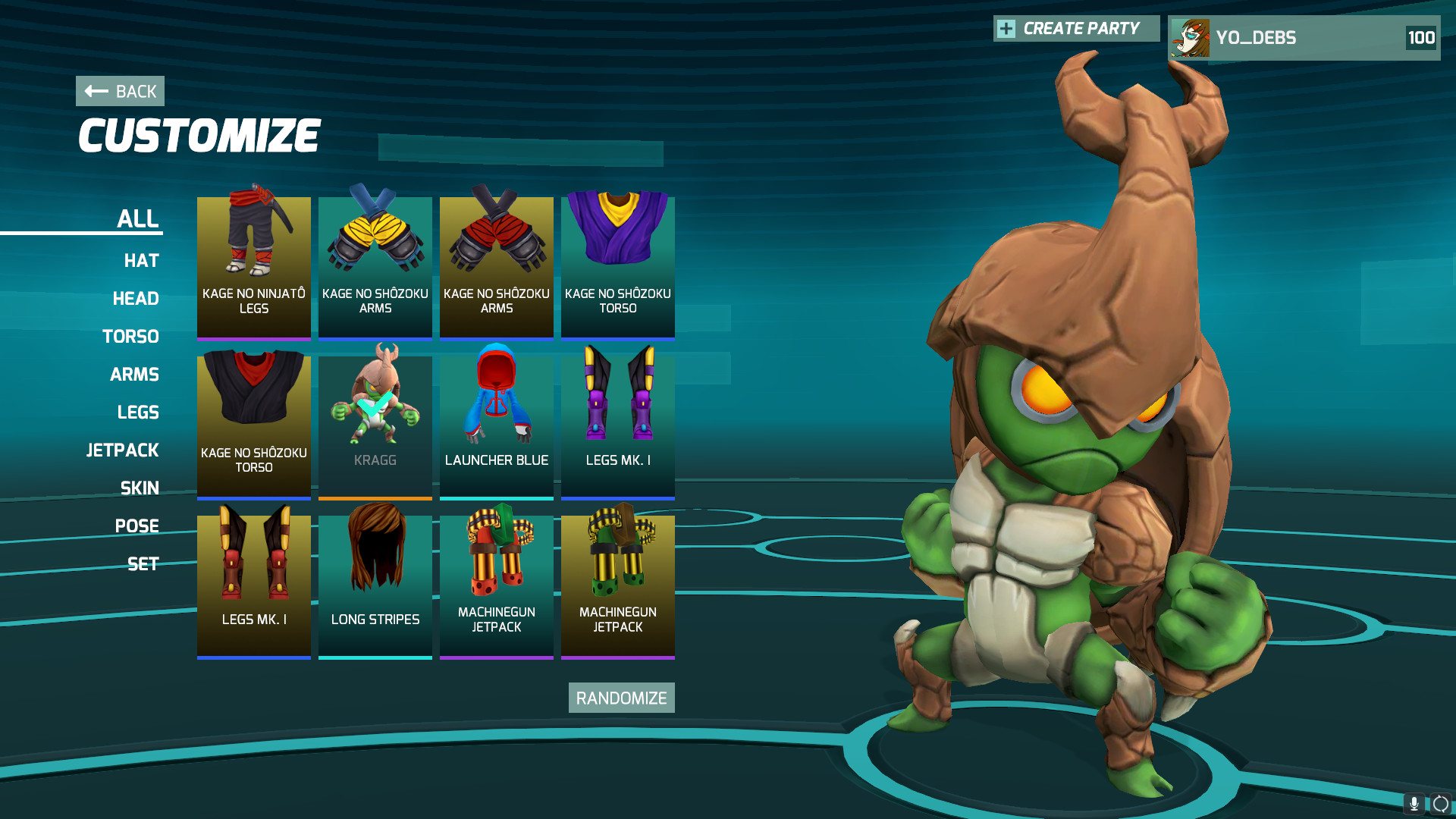The height and width of the screenshot is (819, 1456).
Task: Click the RANDOMIZE button
Action: coord(621,697)
